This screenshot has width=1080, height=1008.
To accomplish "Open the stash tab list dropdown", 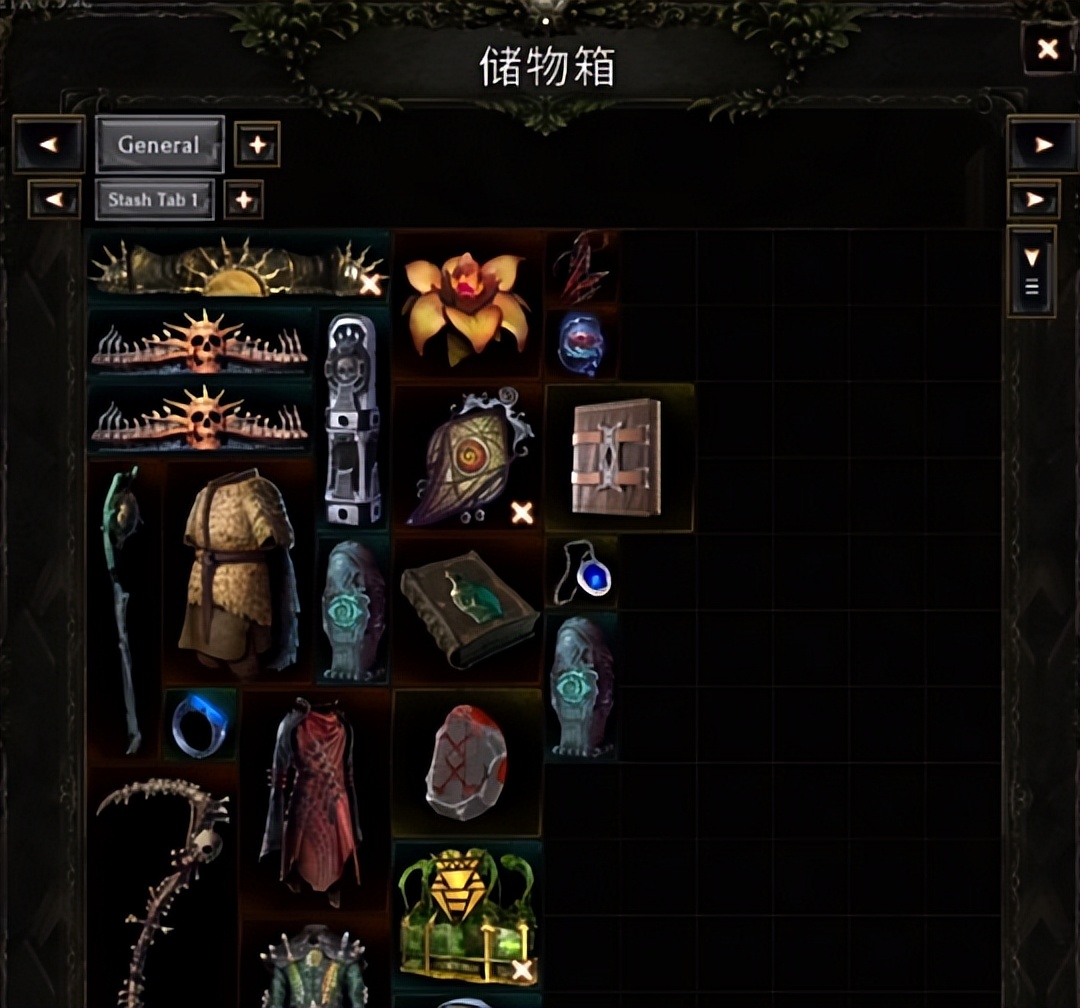I will click(1032, 272).
